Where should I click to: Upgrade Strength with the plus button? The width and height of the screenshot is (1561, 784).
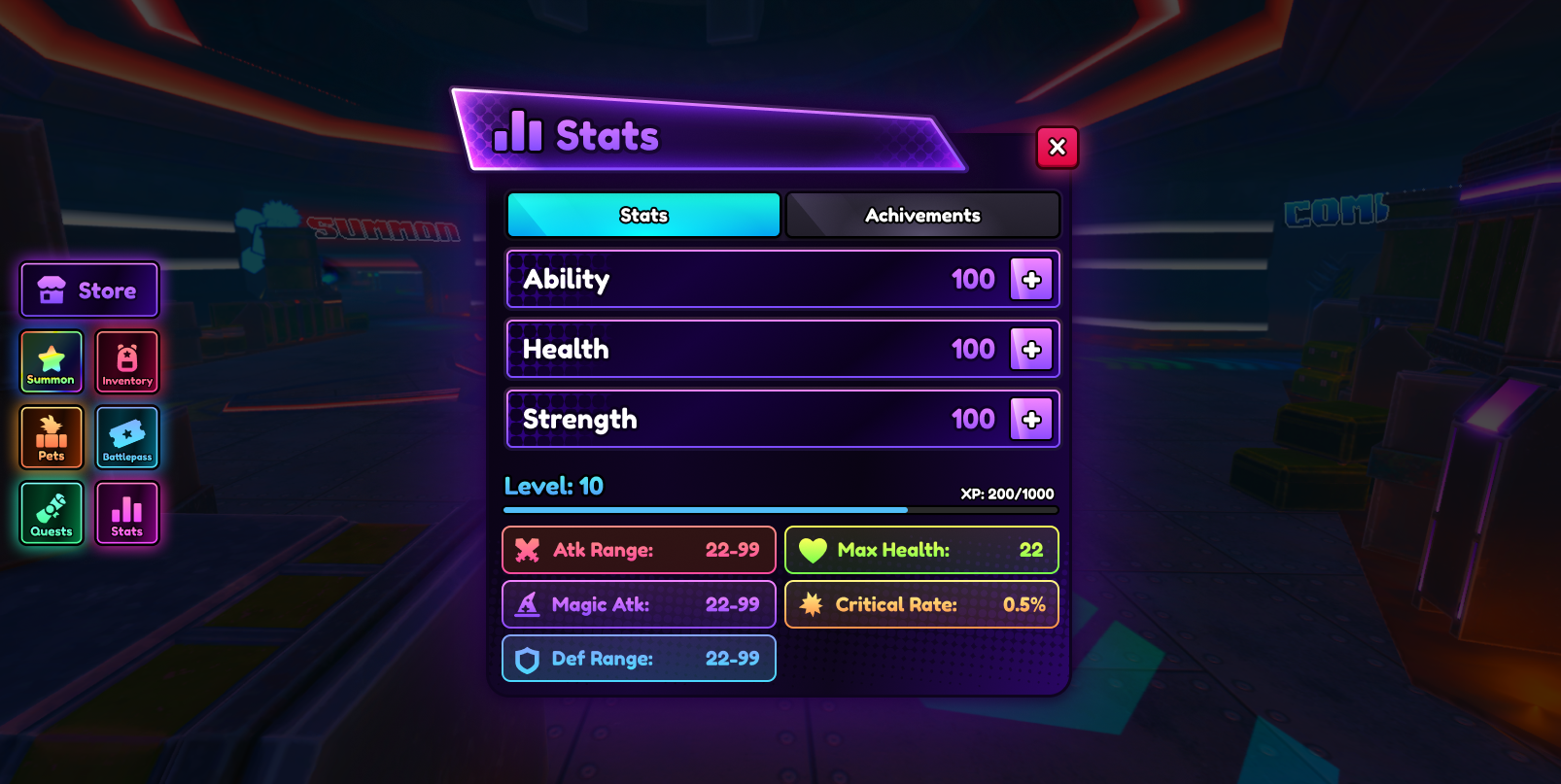[1031, 420]
